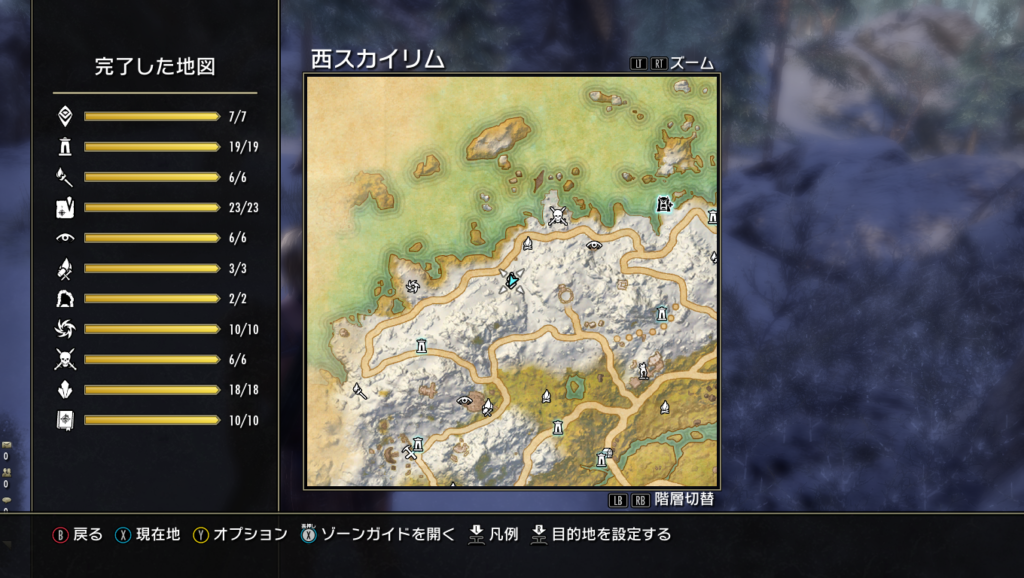The height and width of the screenshot is (578, 1024).
Task: Select the dark castle marker on the map
Action: click(x=663, y=204)
